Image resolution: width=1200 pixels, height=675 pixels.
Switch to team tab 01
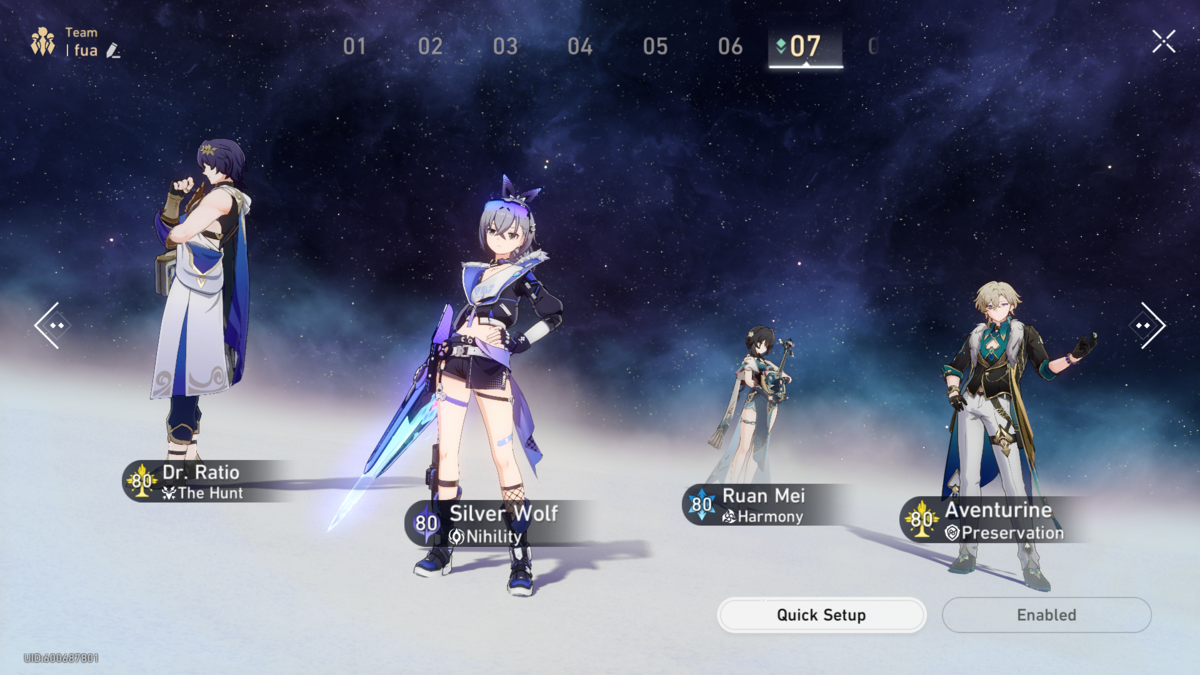pyautogui.click(x=355, y=46)
